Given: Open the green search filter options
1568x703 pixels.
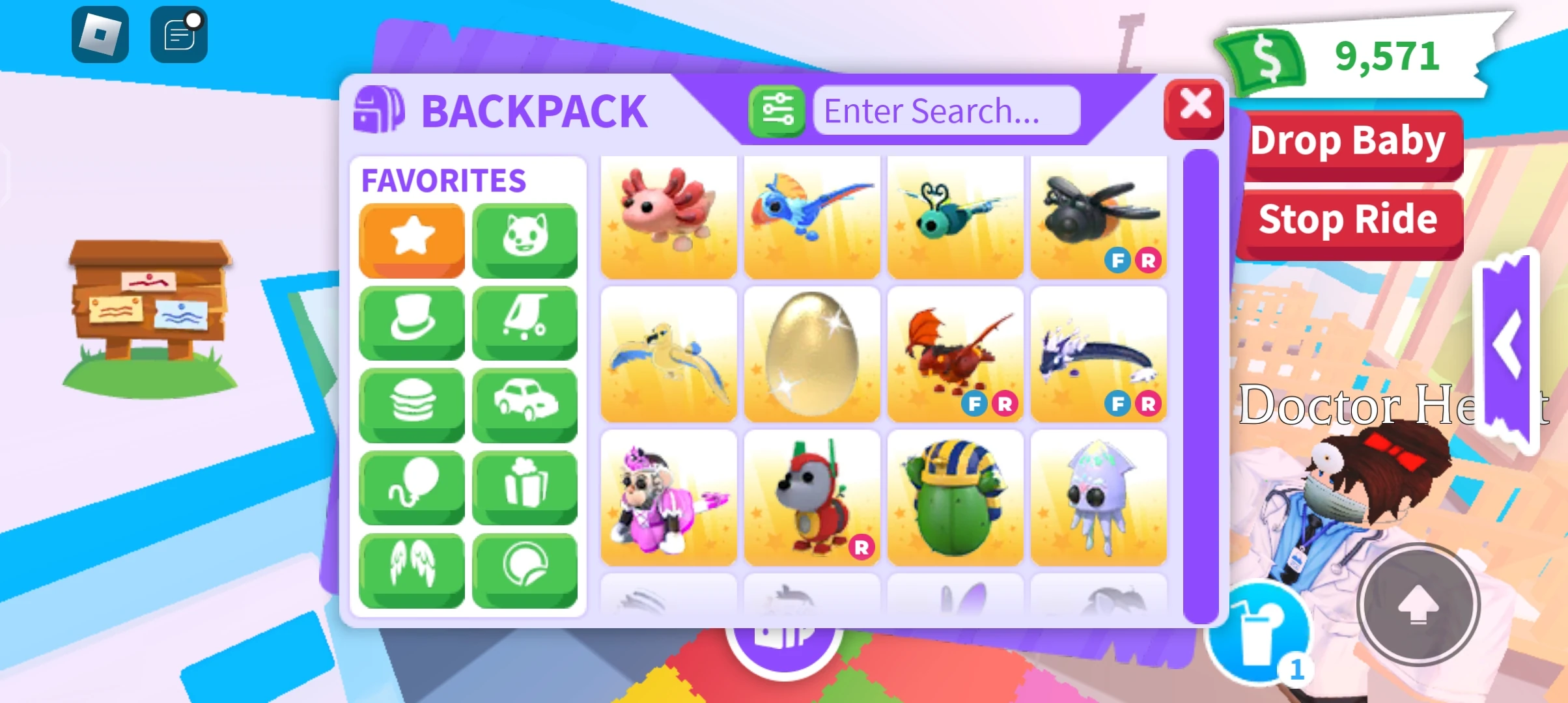Looking at the screenshot, I should 776,111.
